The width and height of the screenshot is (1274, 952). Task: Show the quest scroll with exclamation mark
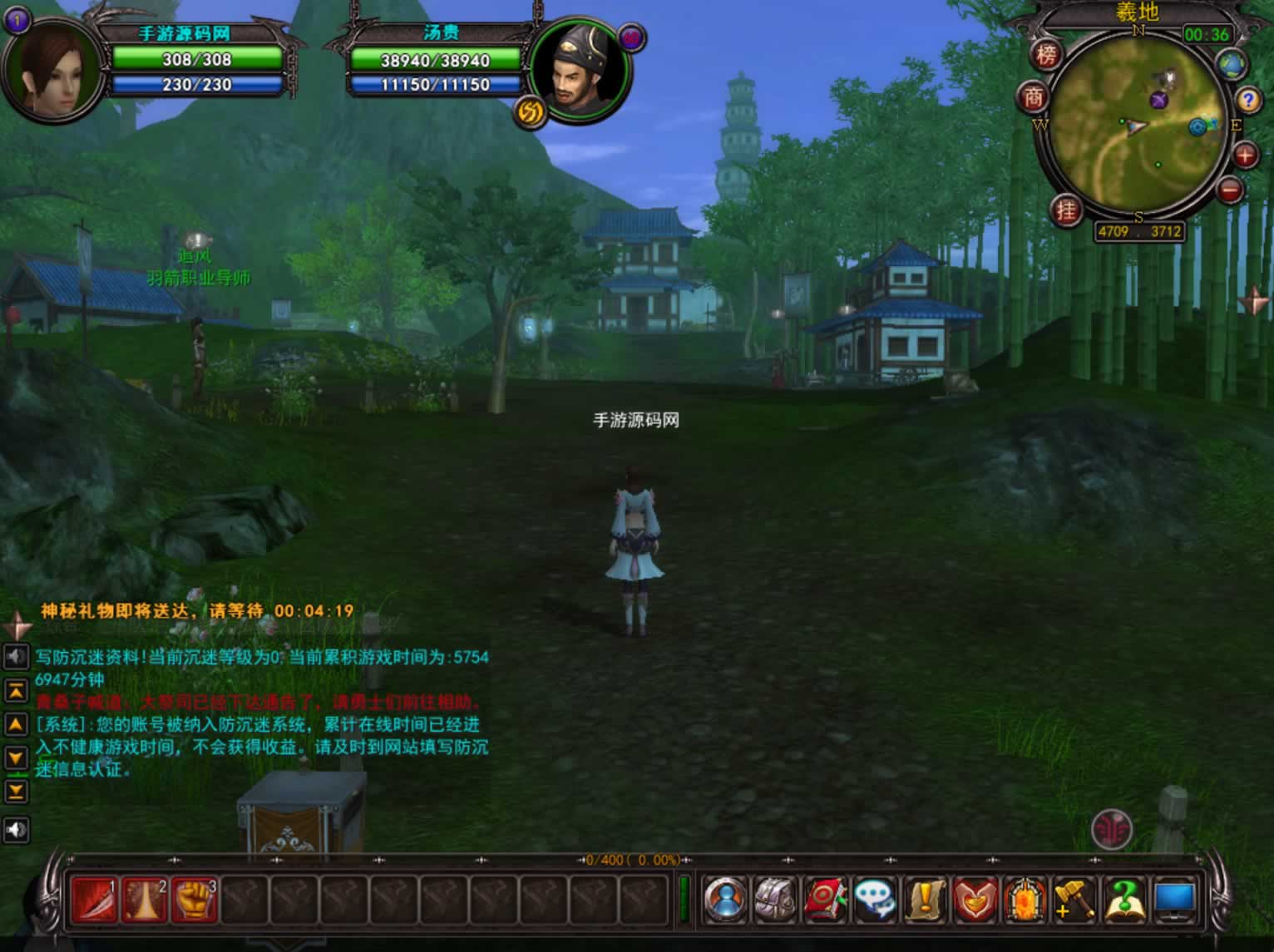click(x=925, y=900)
